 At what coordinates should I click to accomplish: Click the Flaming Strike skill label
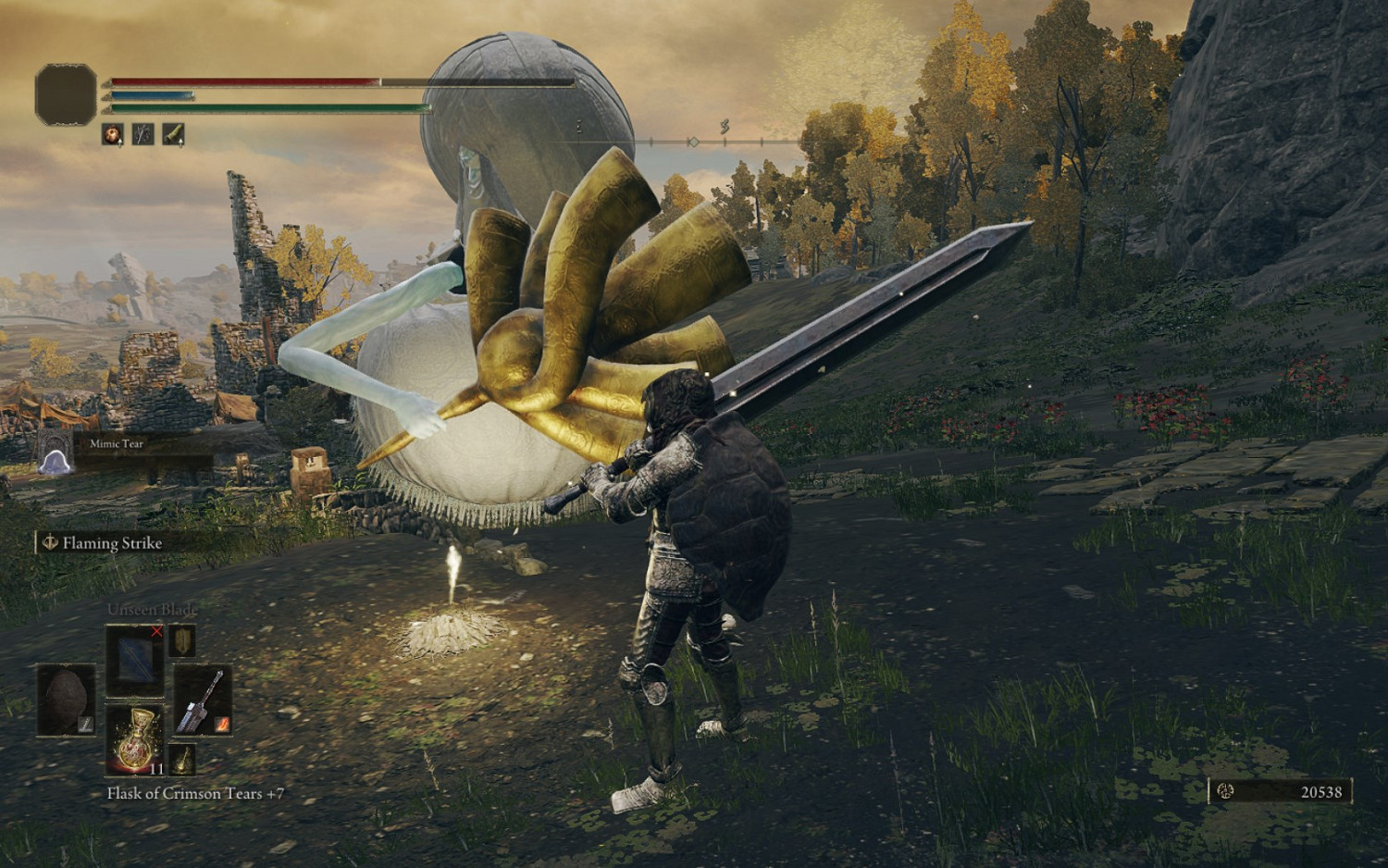112,544
